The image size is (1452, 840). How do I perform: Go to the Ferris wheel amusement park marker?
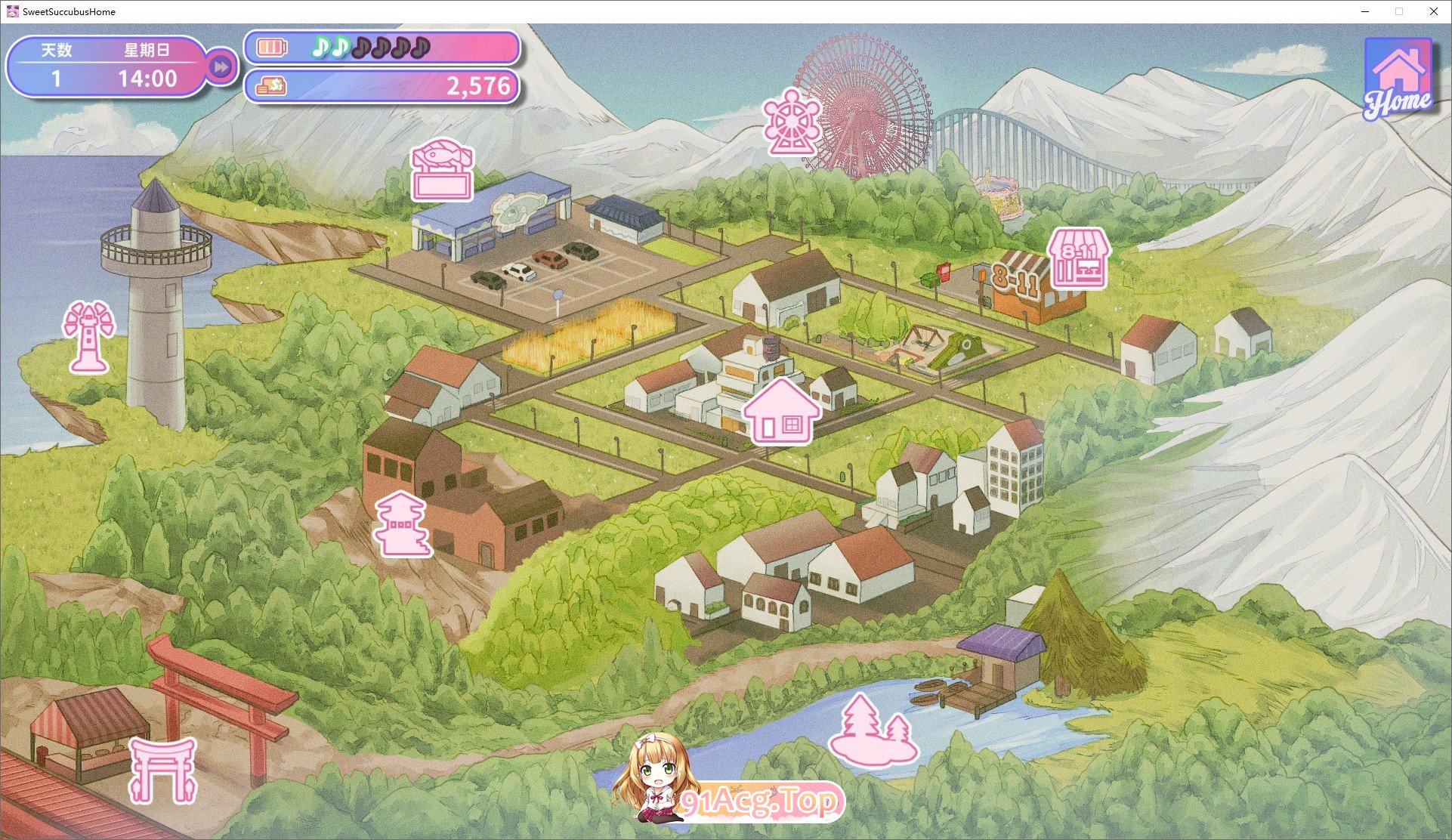click(x=791, y=122)
